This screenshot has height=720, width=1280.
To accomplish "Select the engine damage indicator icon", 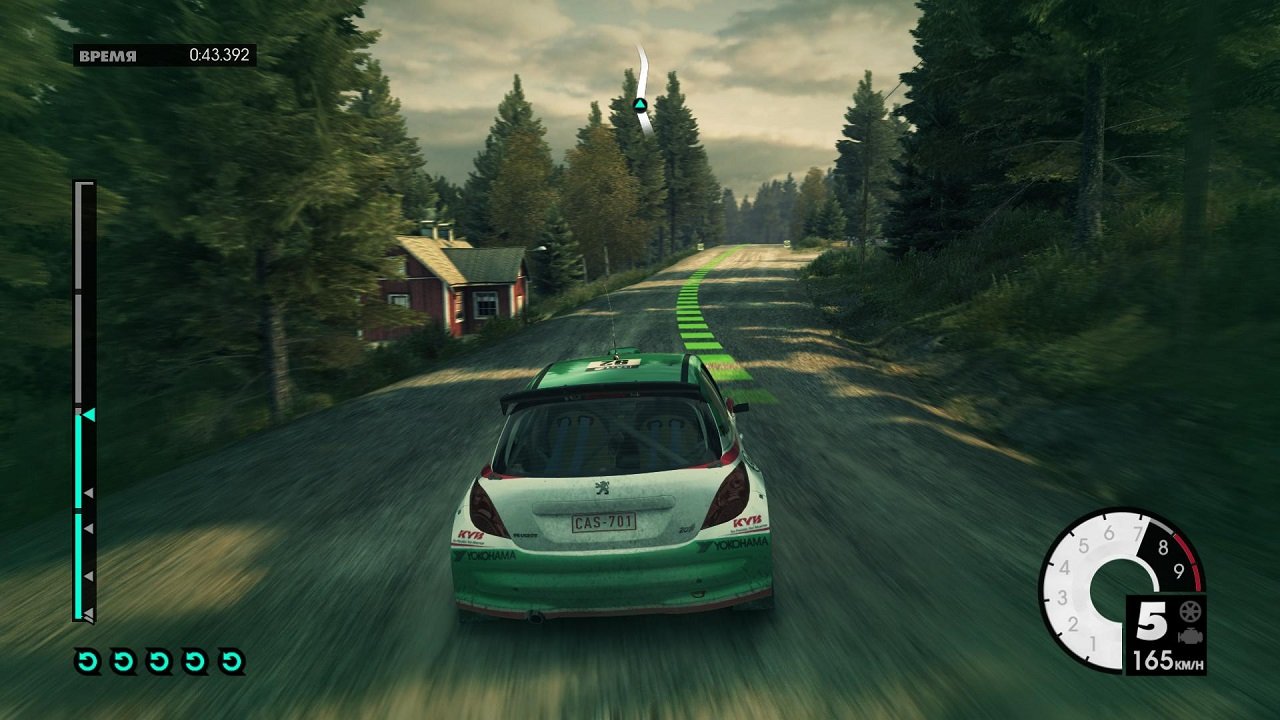I will pyautogui.click(x=1191, y=636).
